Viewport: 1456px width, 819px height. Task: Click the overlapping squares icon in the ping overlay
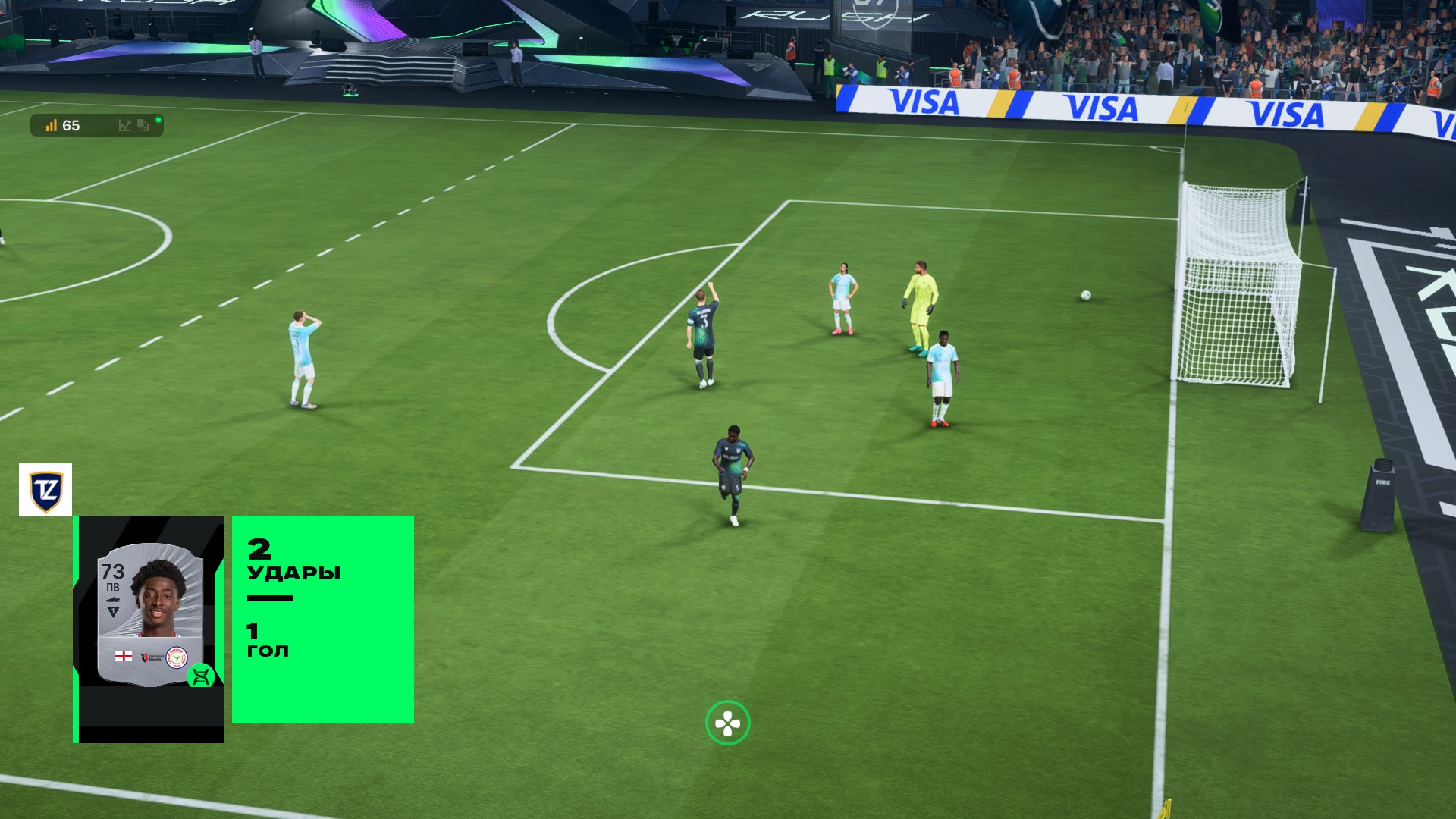(143, 126)
